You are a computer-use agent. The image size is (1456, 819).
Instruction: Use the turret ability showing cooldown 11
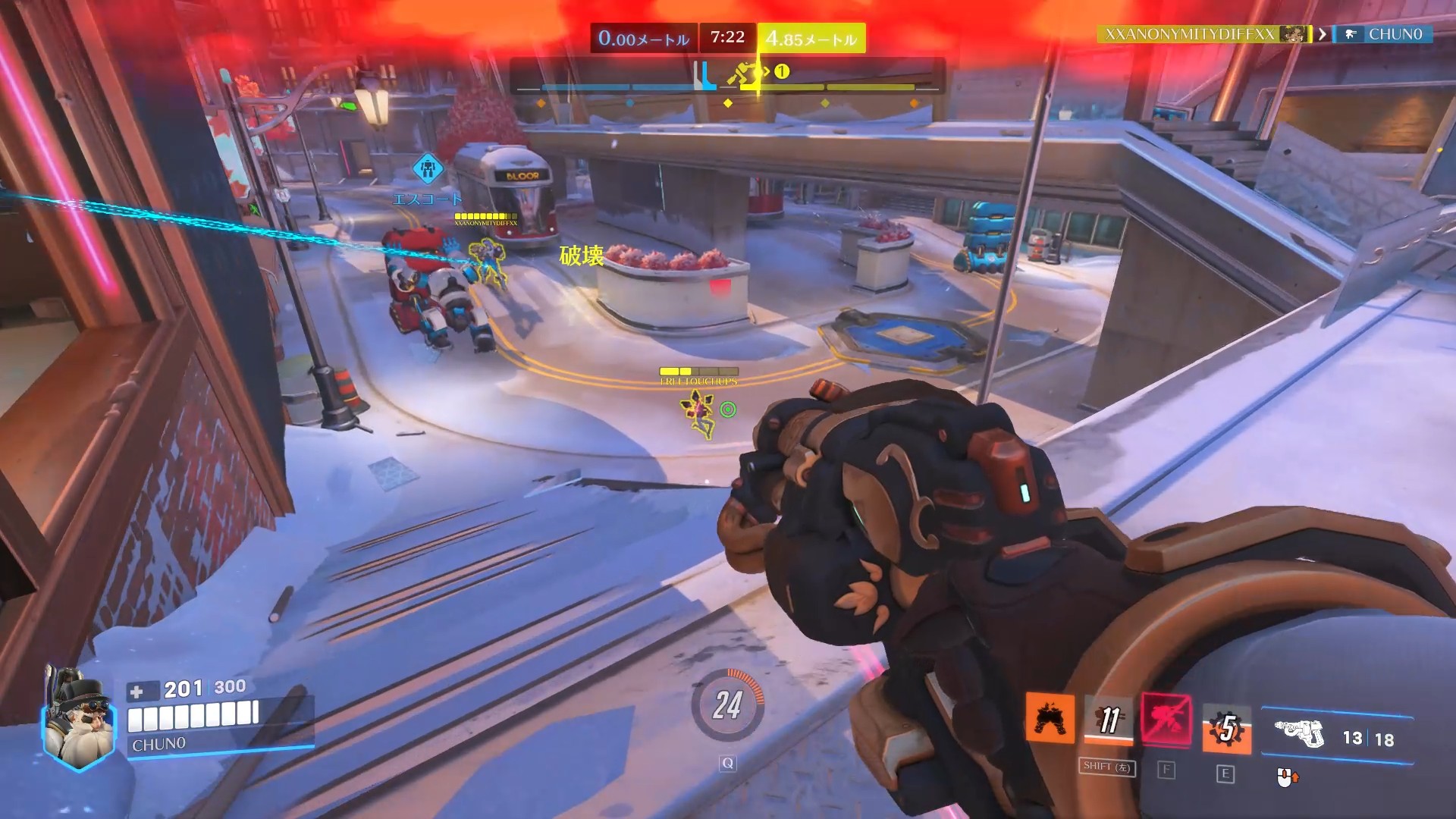point(1109,719)
